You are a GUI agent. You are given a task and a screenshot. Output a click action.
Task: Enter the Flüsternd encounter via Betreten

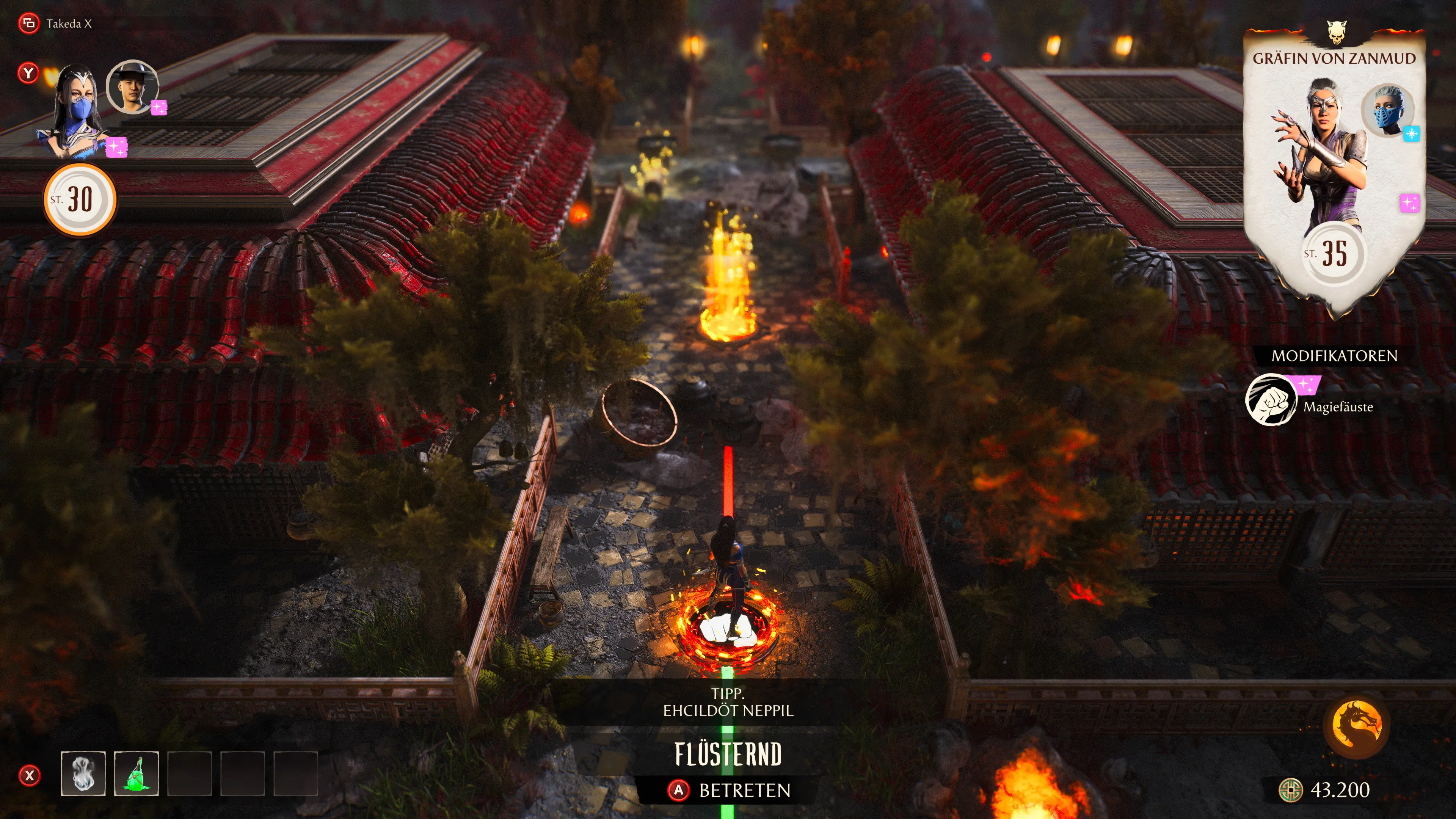click(729, 789)
